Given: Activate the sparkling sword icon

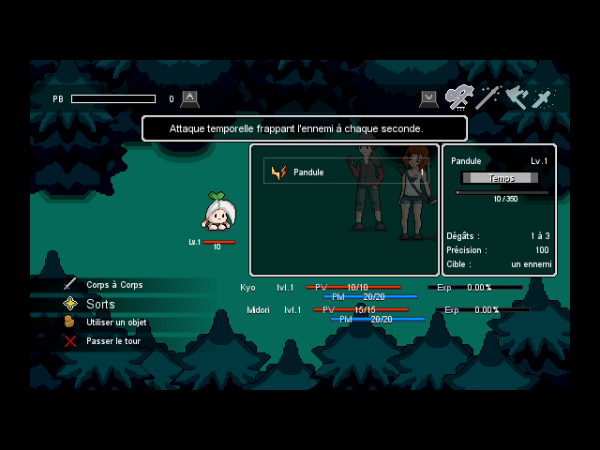Looking at the screenshot, I should tap(542, 98).
